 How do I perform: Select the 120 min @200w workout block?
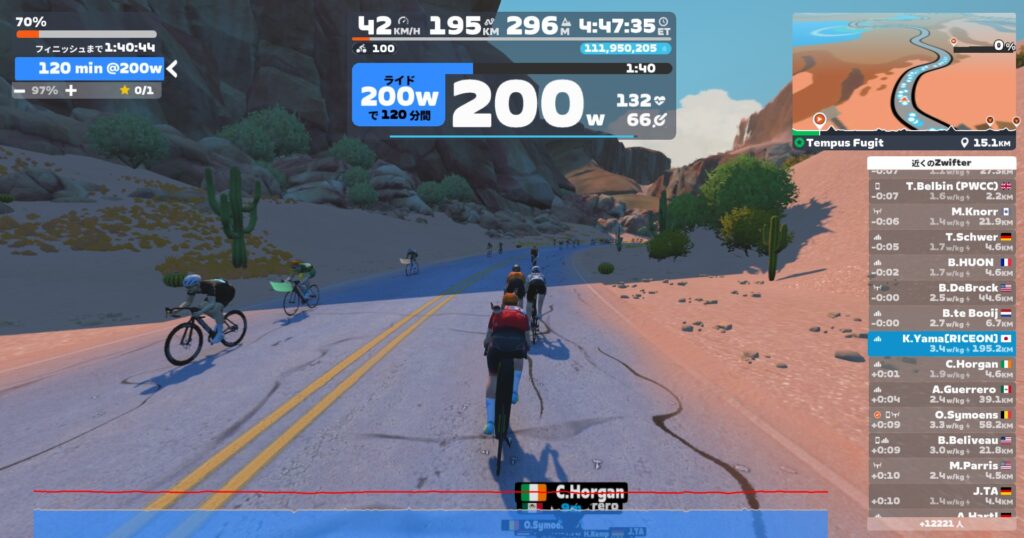90,68
